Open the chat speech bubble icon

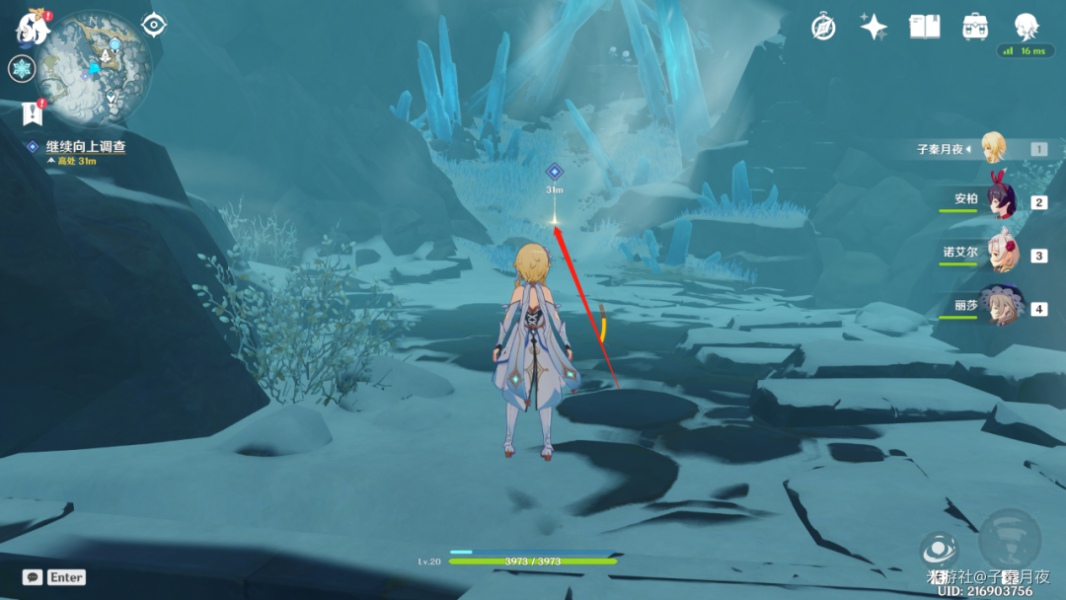coord(32,577)
